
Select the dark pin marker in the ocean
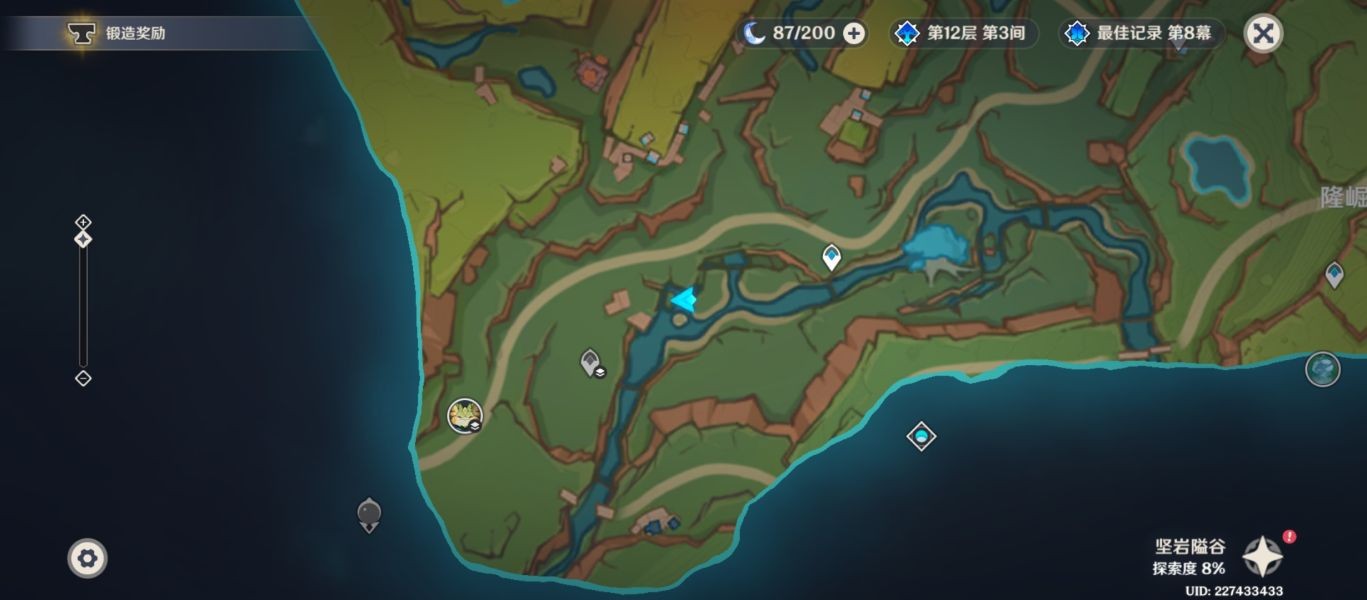tap(369, 515)
